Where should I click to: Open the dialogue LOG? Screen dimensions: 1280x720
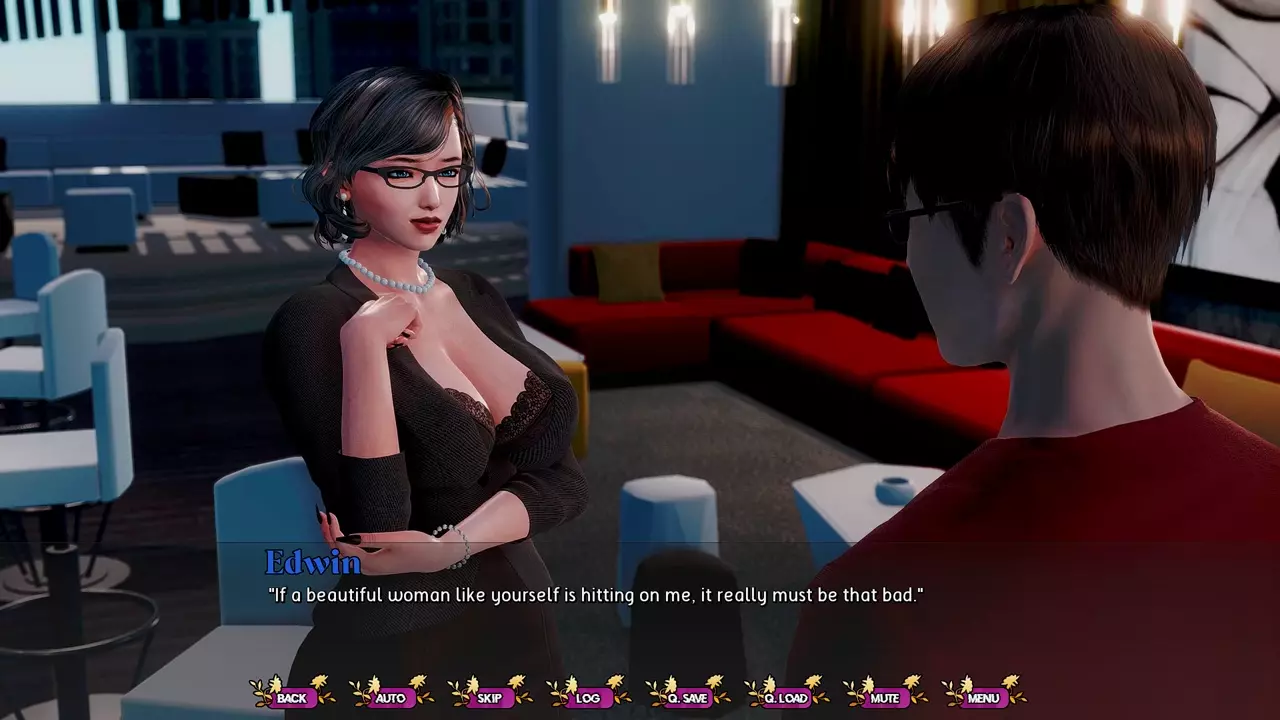588,697
